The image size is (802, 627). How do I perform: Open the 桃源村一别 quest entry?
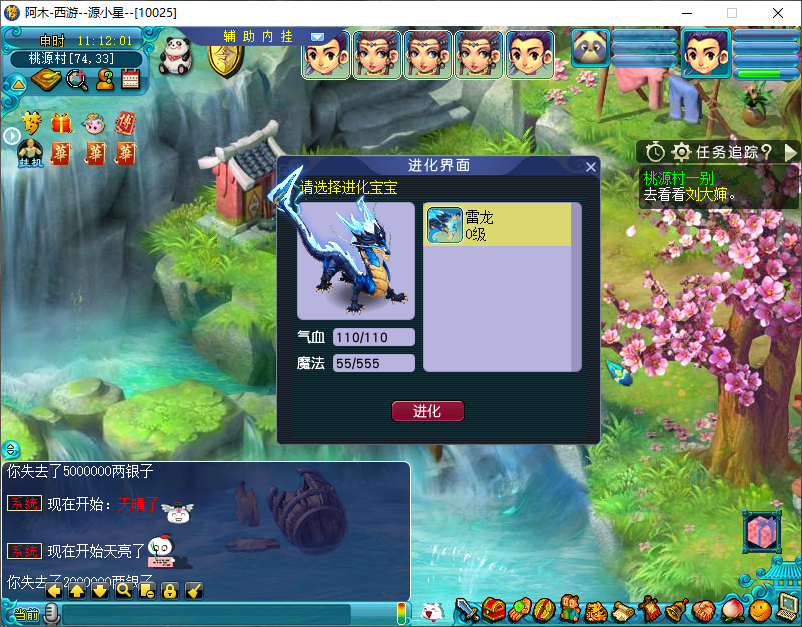pos(678,178)
